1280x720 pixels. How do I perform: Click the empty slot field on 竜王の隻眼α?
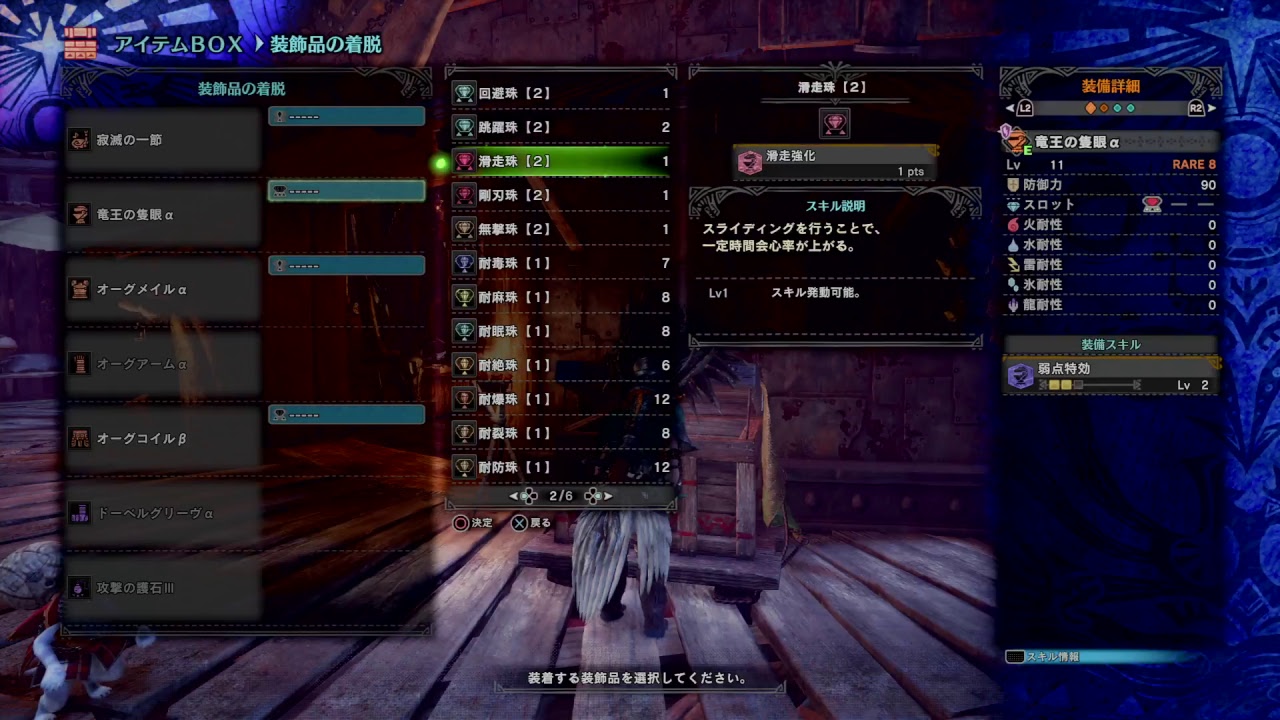click(x=345, y=190)
